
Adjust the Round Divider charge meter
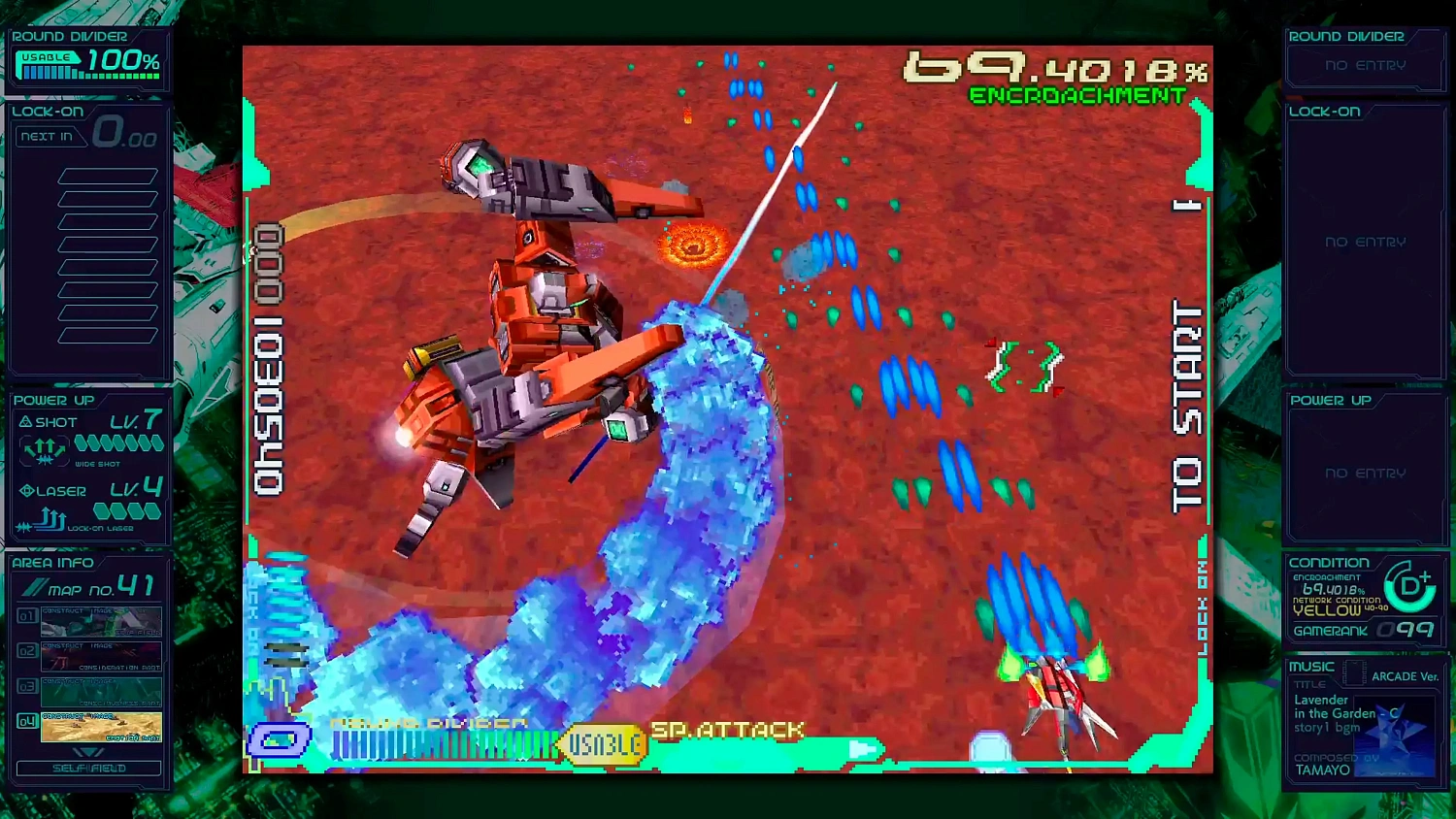437,746
